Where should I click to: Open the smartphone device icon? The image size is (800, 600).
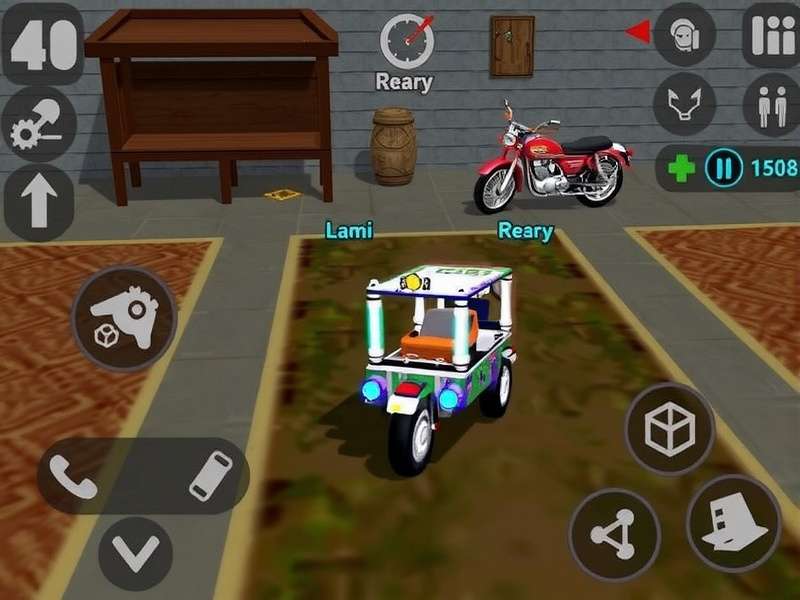(210, 475)
